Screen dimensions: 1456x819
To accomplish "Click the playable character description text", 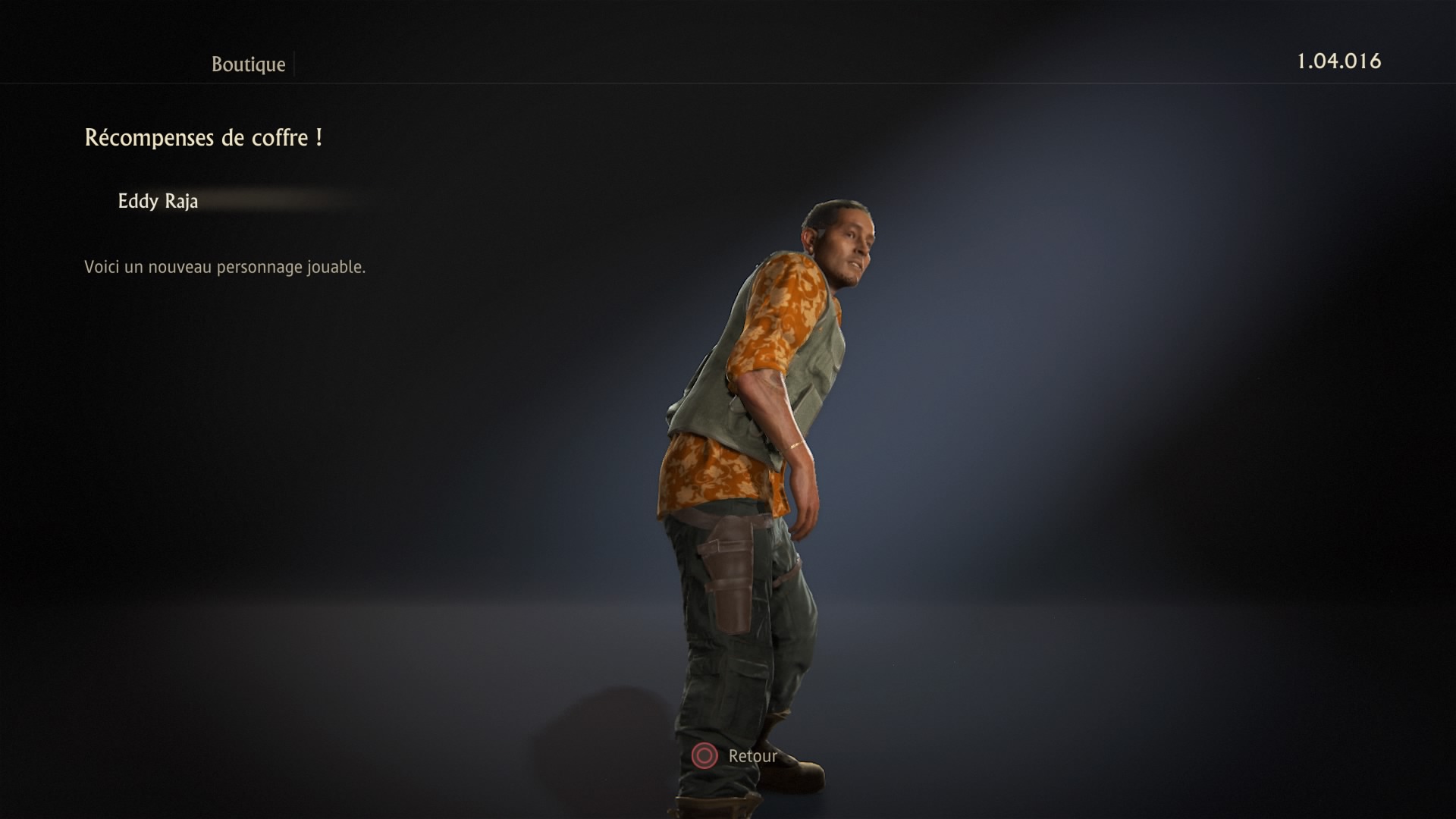I will pos(224,266).
